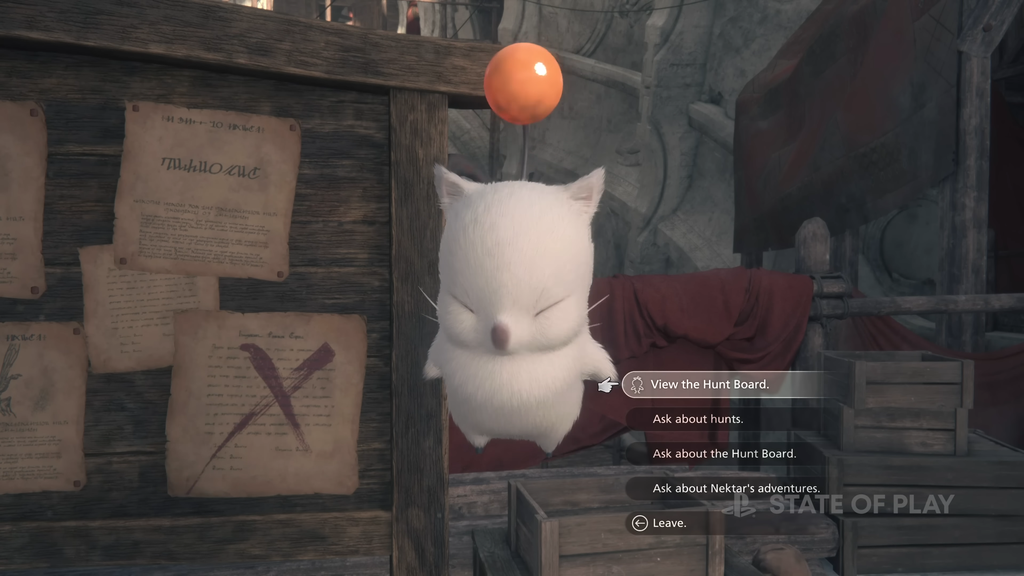Ask about Nektar's adventures
The width and height of the screenshot is (1024, 576).
[735, 488]
